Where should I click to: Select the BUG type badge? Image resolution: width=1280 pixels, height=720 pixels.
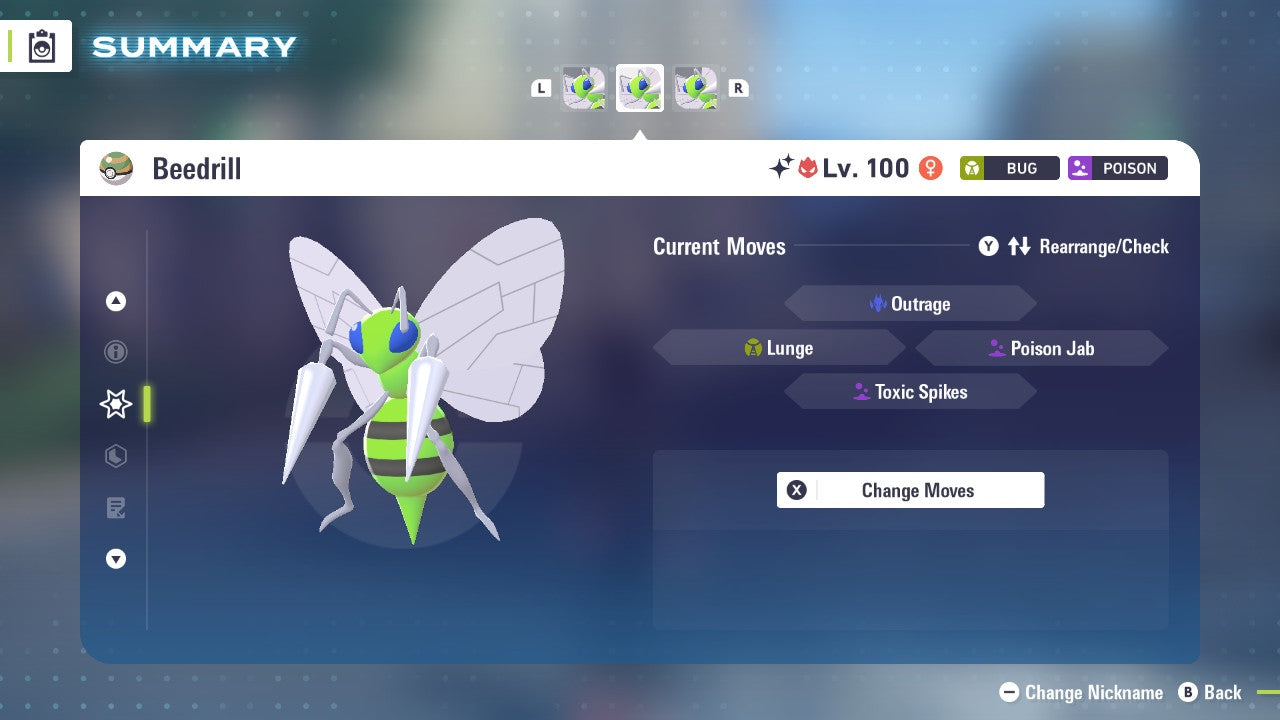coord(1009,168)
